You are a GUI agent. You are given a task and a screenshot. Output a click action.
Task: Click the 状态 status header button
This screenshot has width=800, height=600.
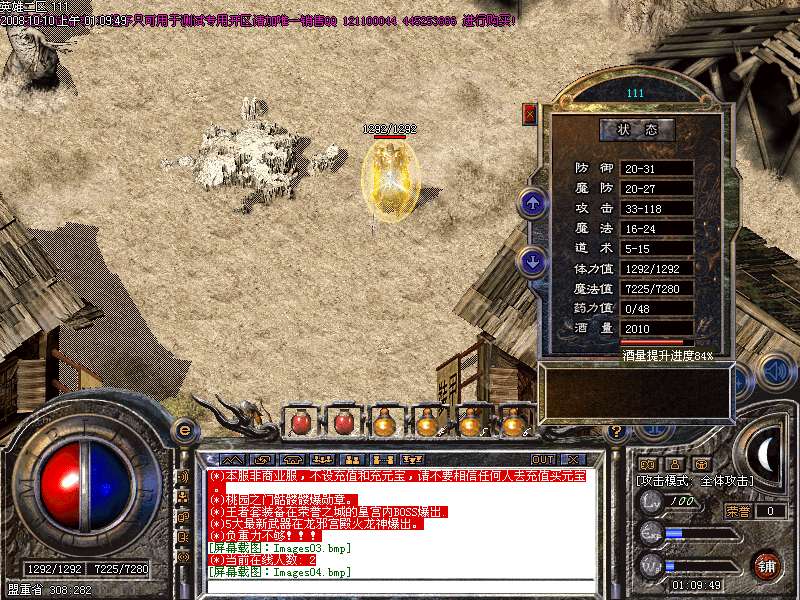637,130
